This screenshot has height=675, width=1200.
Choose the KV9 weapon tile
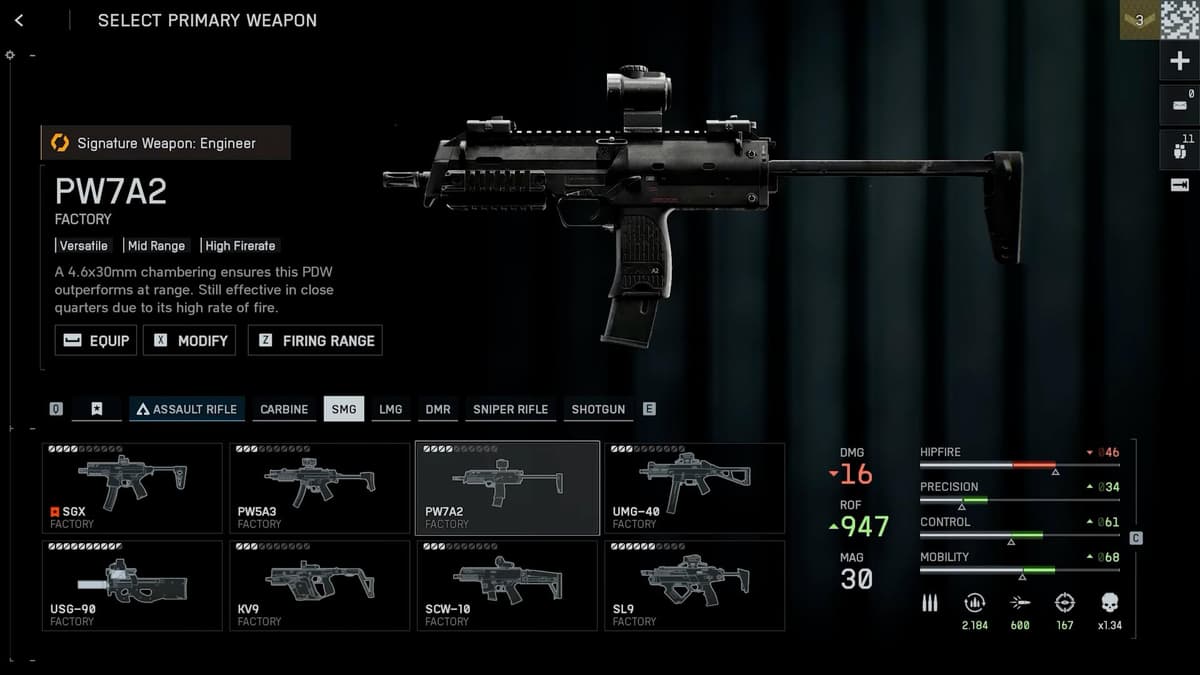[x=319, y=585]
